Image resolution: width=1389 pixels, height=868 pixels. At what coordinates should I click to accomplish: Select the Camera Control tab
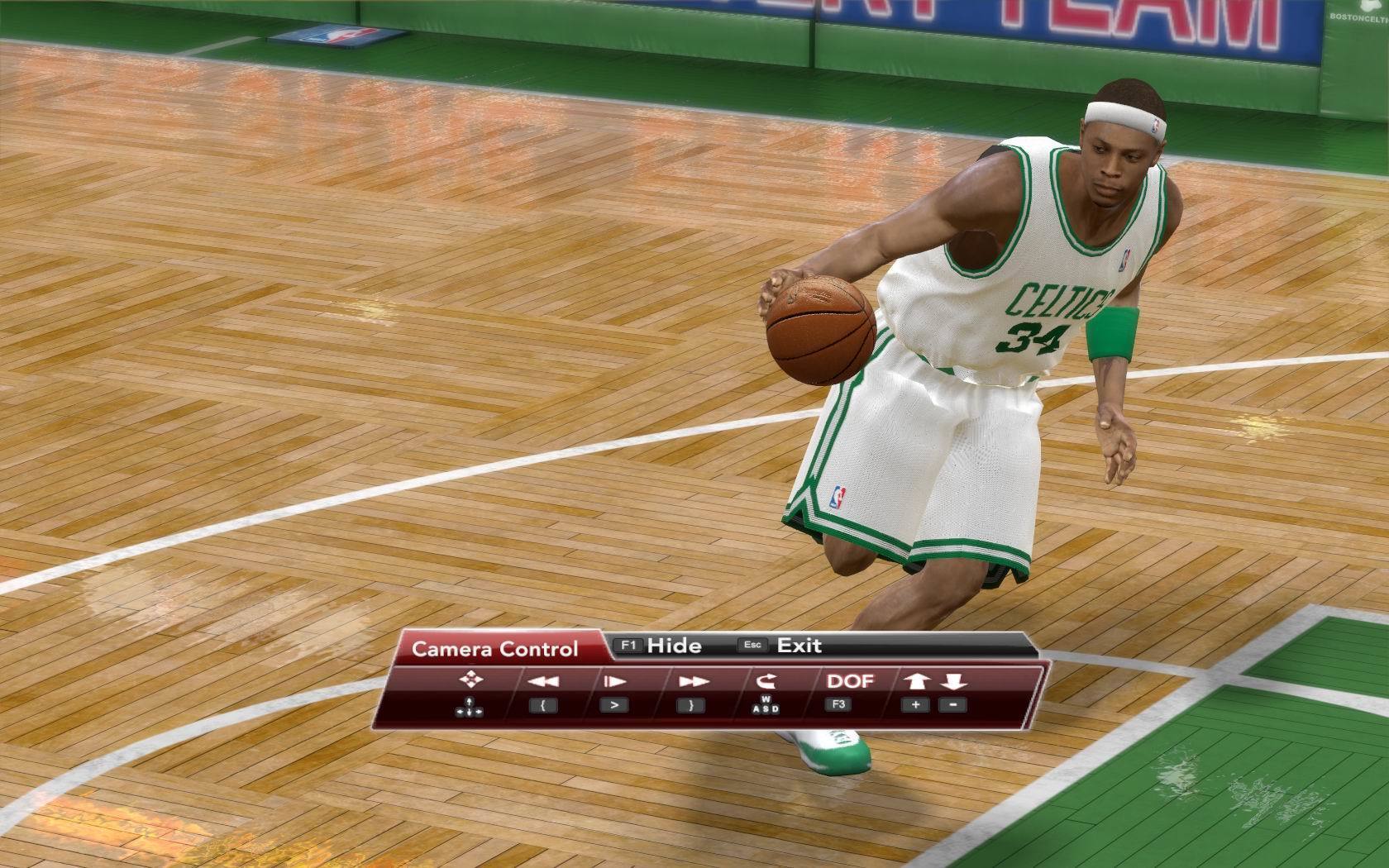(x=495, y=649)
